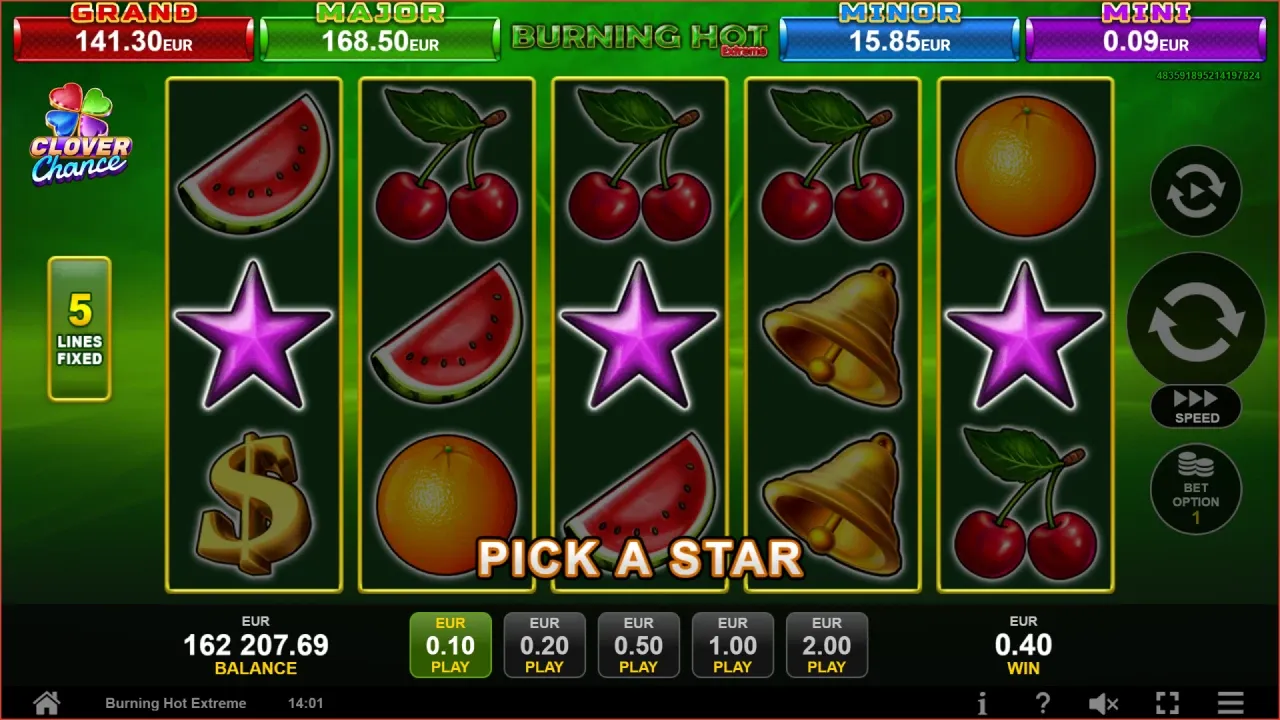
Task: Show help via the question mark icon
Action: click(x=1043, y=703)
